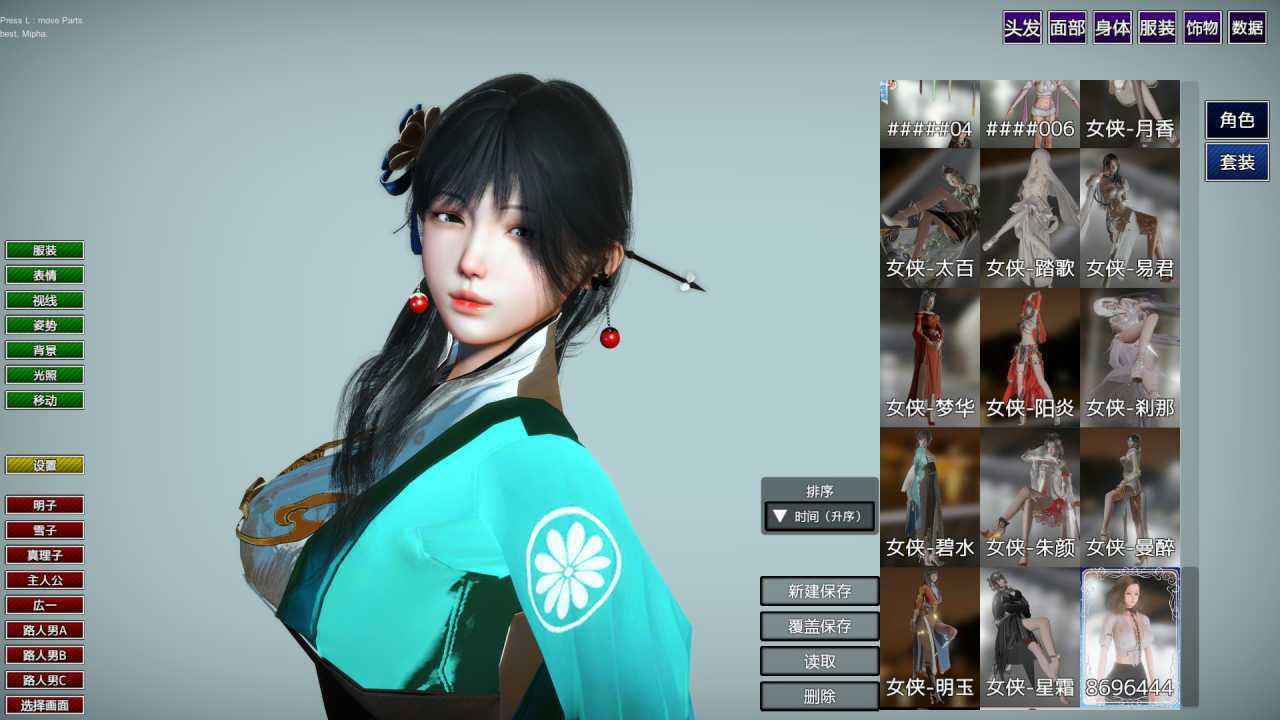Viewport: 1280px width, 720px height.
Task: Open the 时间（升序） sort order dropdown
Action: [x=818, y=516]
